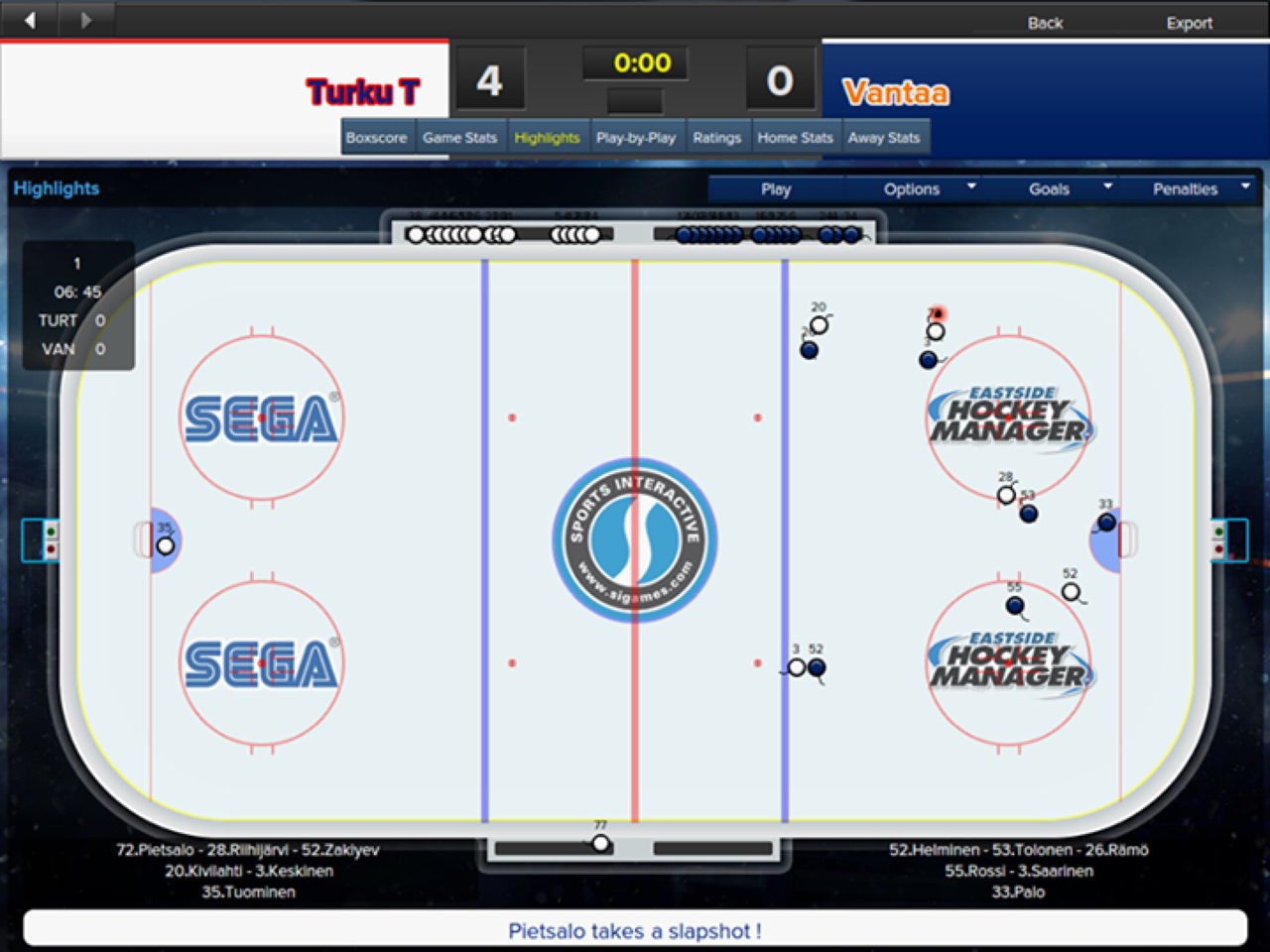Select player 20 in the neutral zone
Viewport: 1270px width, 952px height.
[818, 323]
